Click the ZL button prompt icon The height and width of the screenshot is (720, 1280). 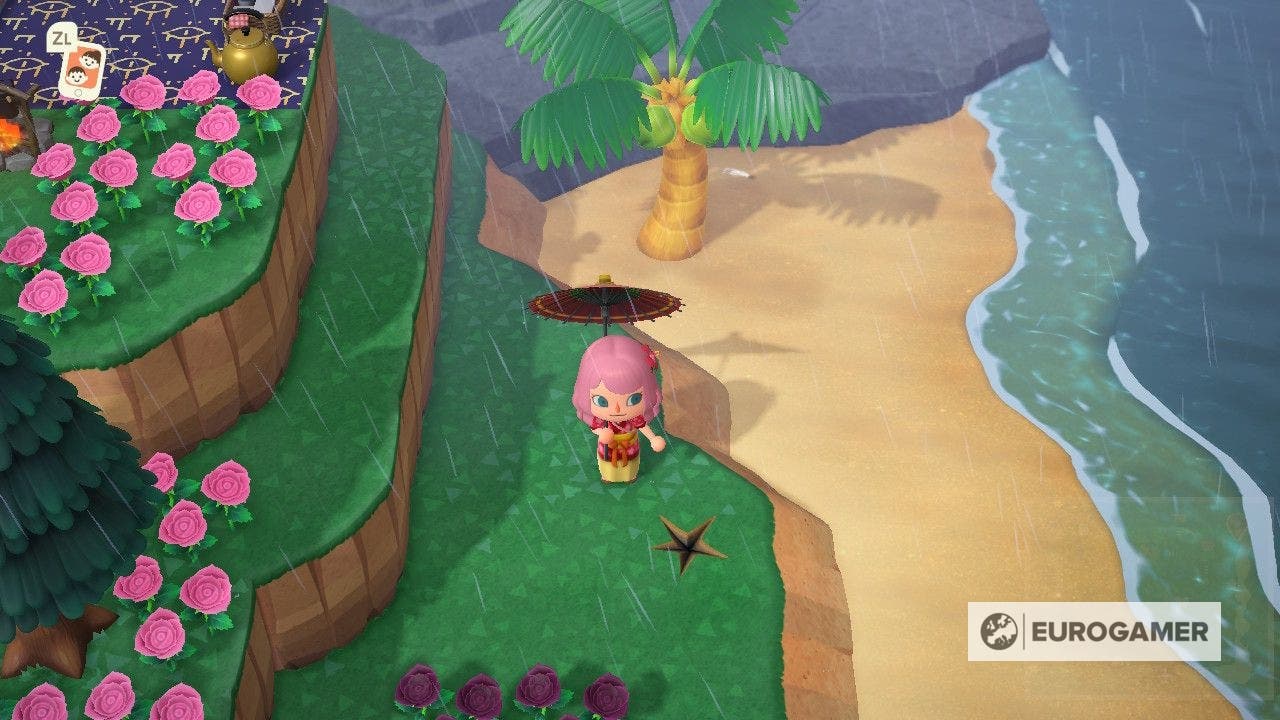pyautogui.click(x=63, y=38)
